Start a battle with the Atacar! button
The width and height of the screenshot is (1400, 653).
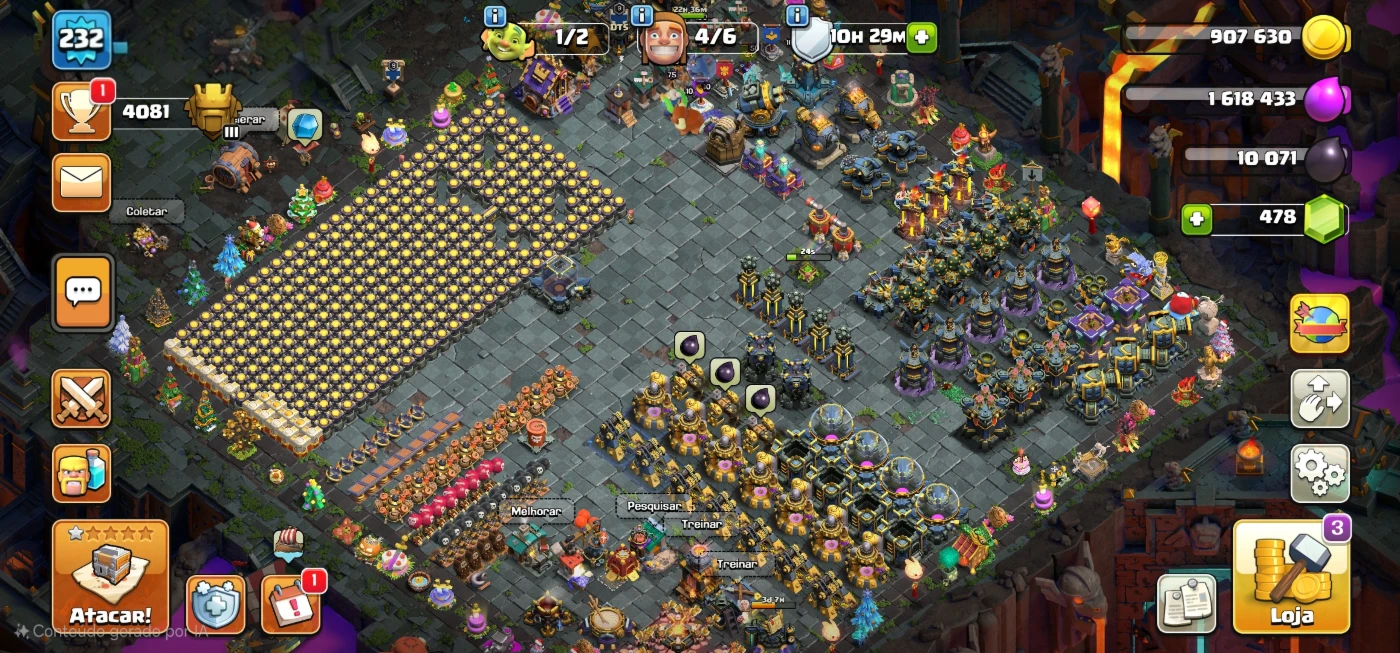[x=110, y=577]
